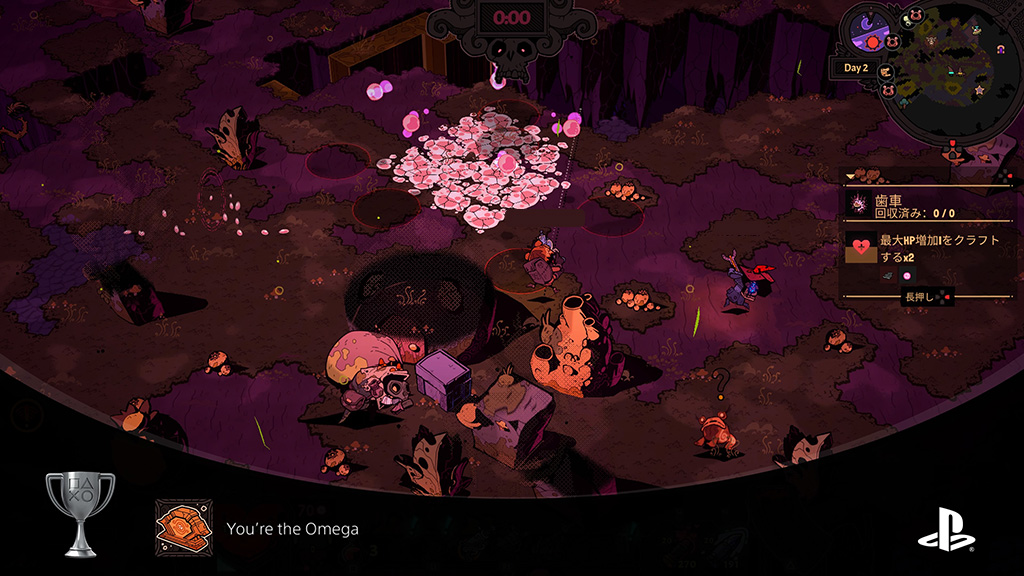
Task: Collapse the quest tracker arrow
Action: pos(851,176)
